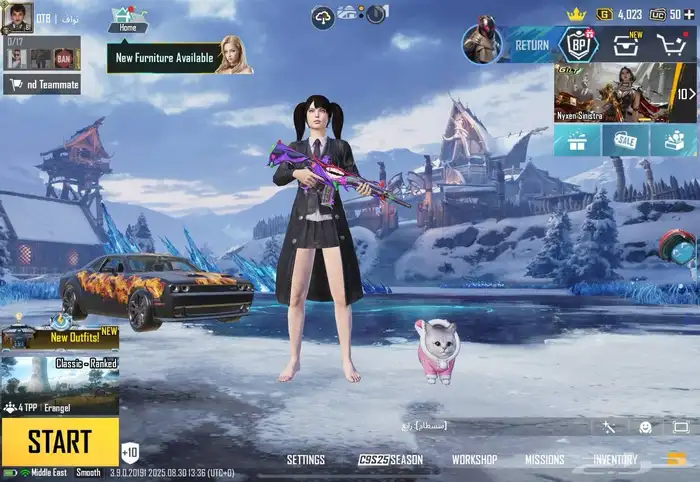Open the player profile avatar

[x=16, y=18]
